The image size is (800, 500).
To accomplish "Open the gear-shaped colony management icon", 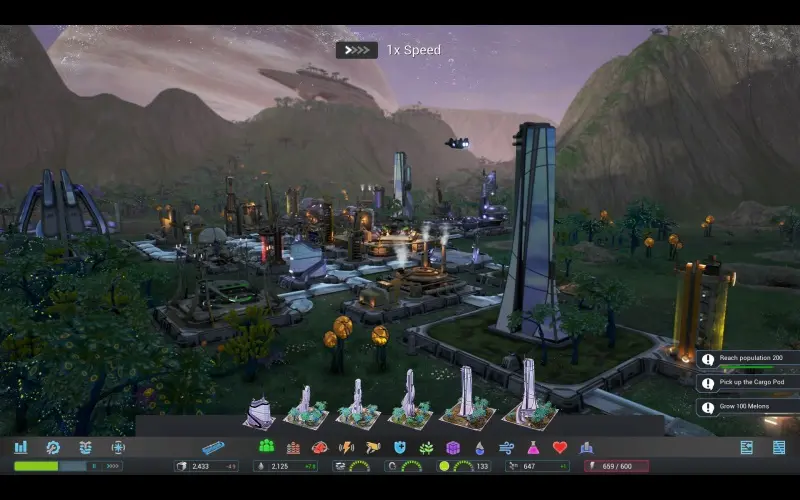I will (53, 447).
